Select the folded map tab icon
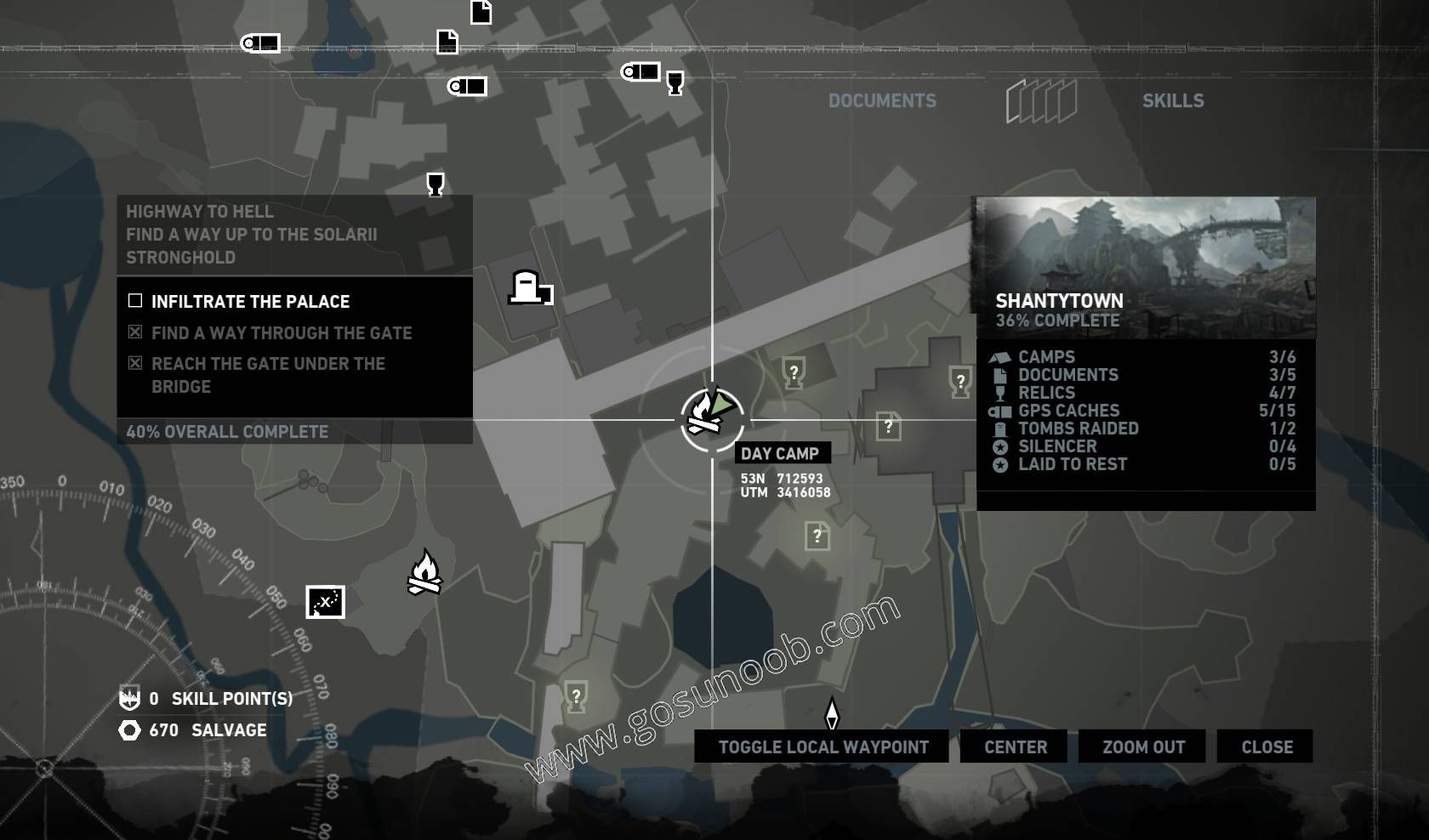1429x840 pixels. pyautogui.click(x=1041, y=101)
